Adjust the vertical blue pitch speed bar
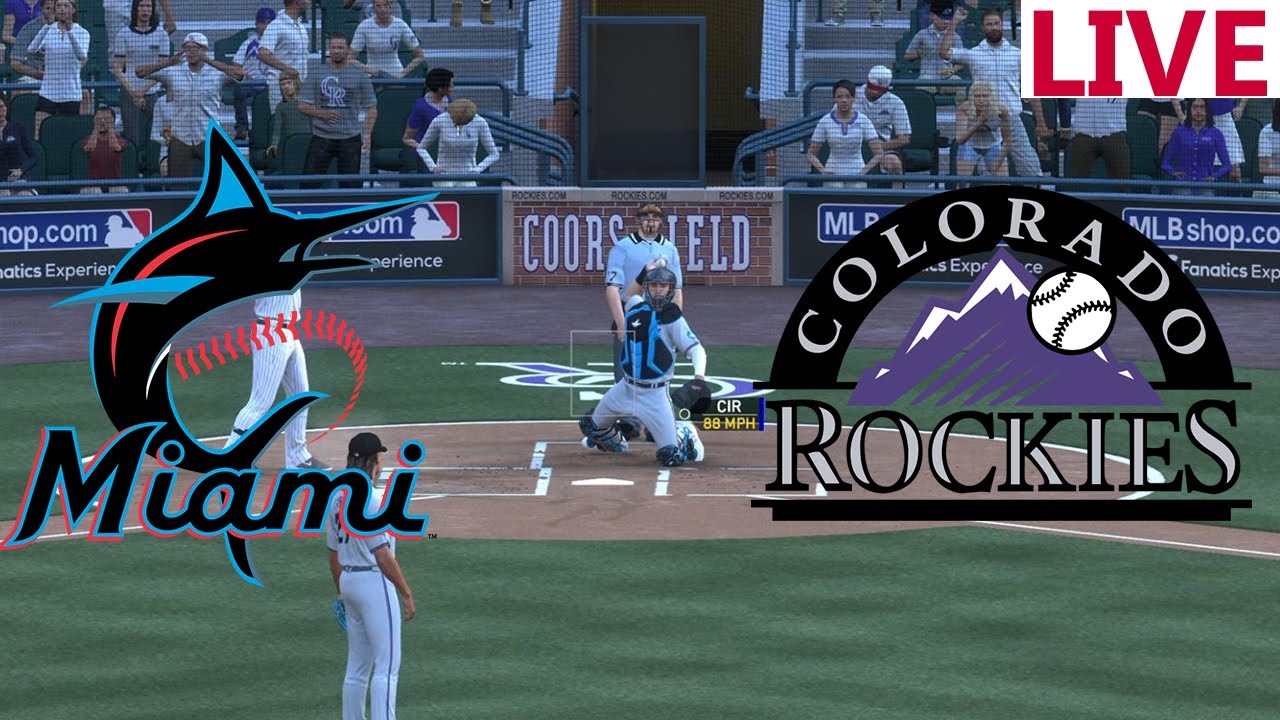 coord(761,414)
